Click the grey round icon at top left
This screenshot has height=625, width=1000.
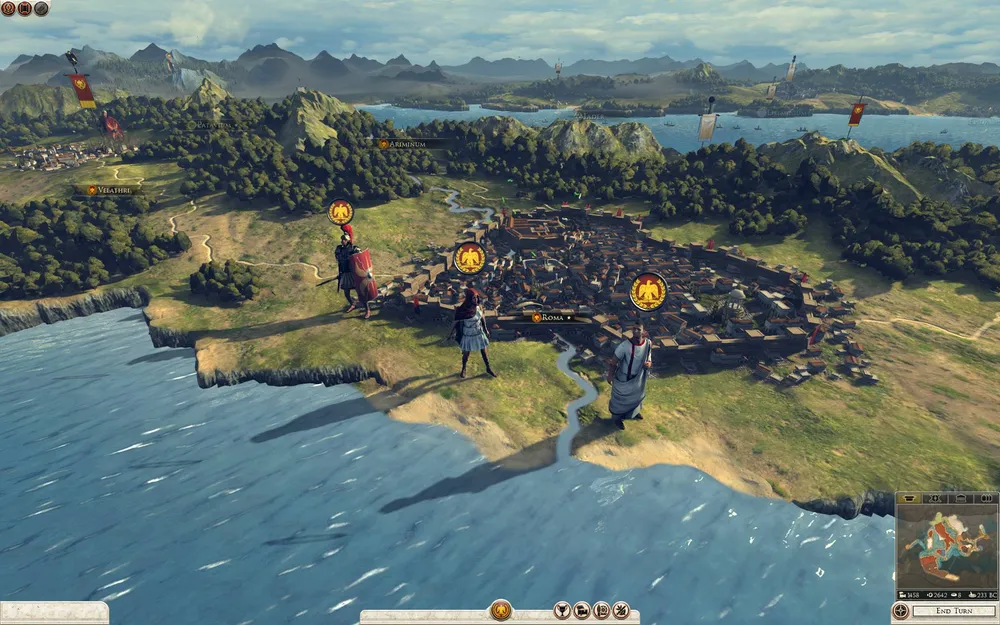[x=41, y=8]
